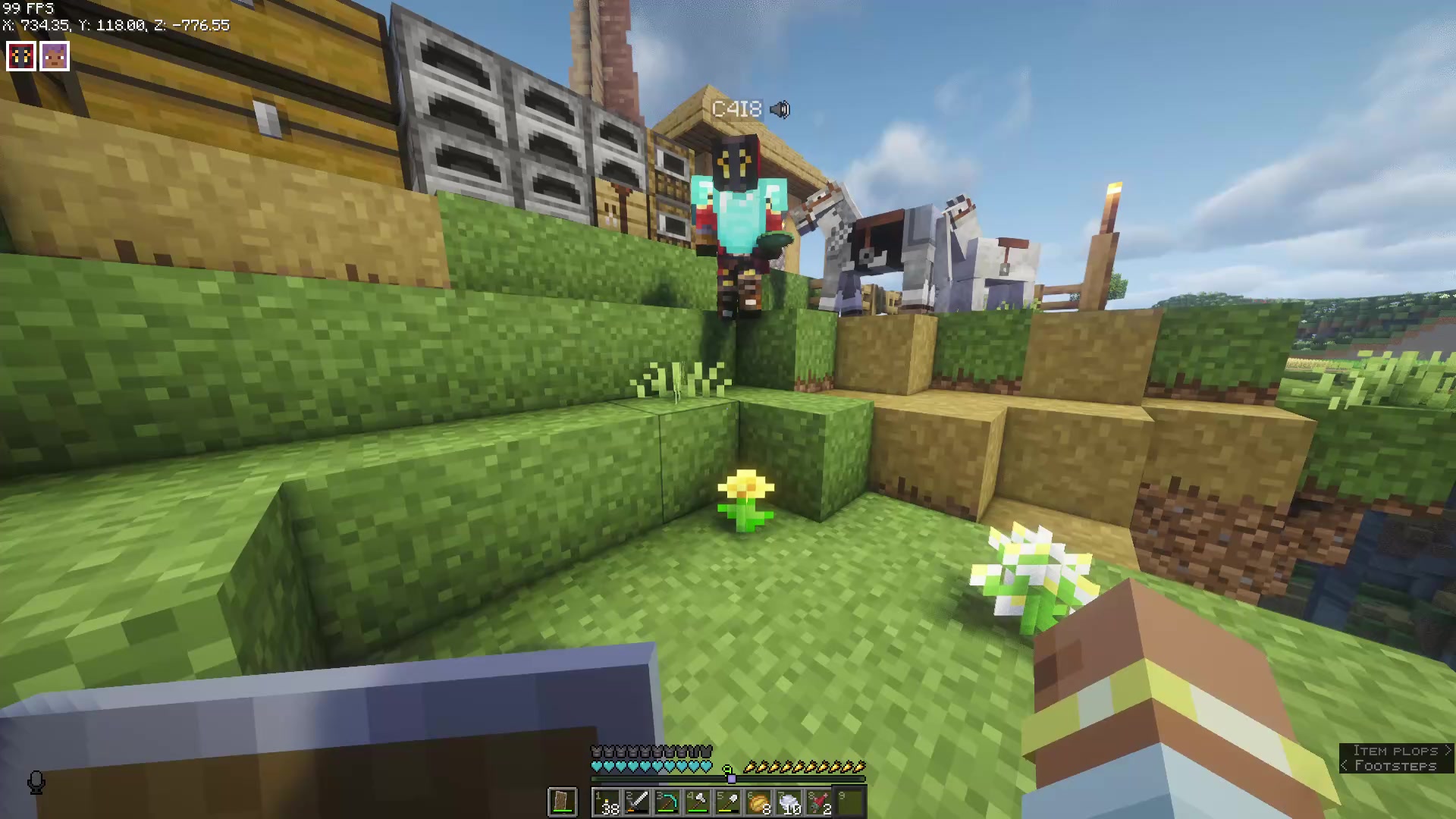The height and width of the screenshot is (819, 1456).
Task: Click the quartz stack in hotbar slot 7
Action: click(789, 802)
